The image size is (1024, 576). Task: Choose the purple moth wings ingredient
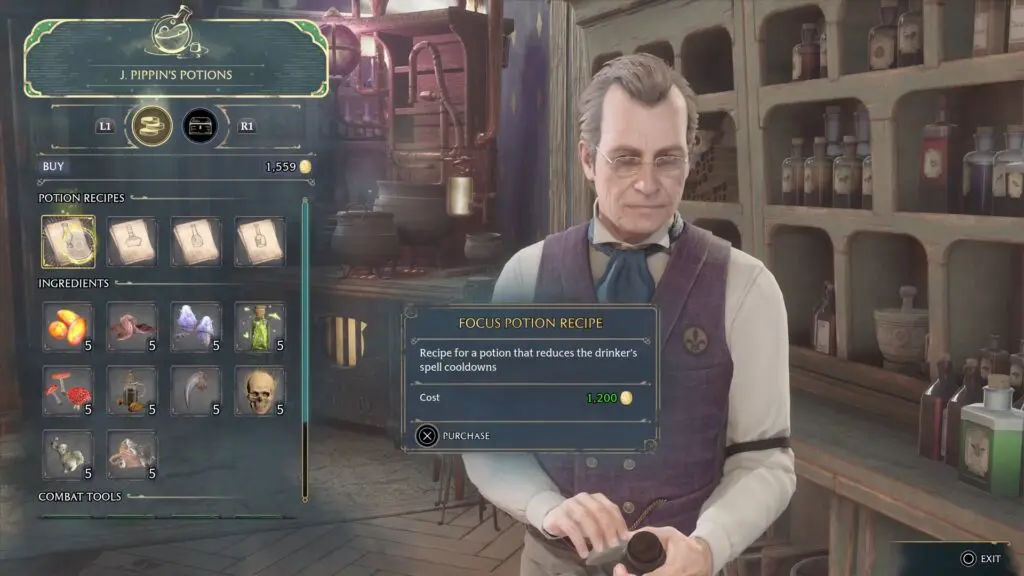tap(196, 327)
